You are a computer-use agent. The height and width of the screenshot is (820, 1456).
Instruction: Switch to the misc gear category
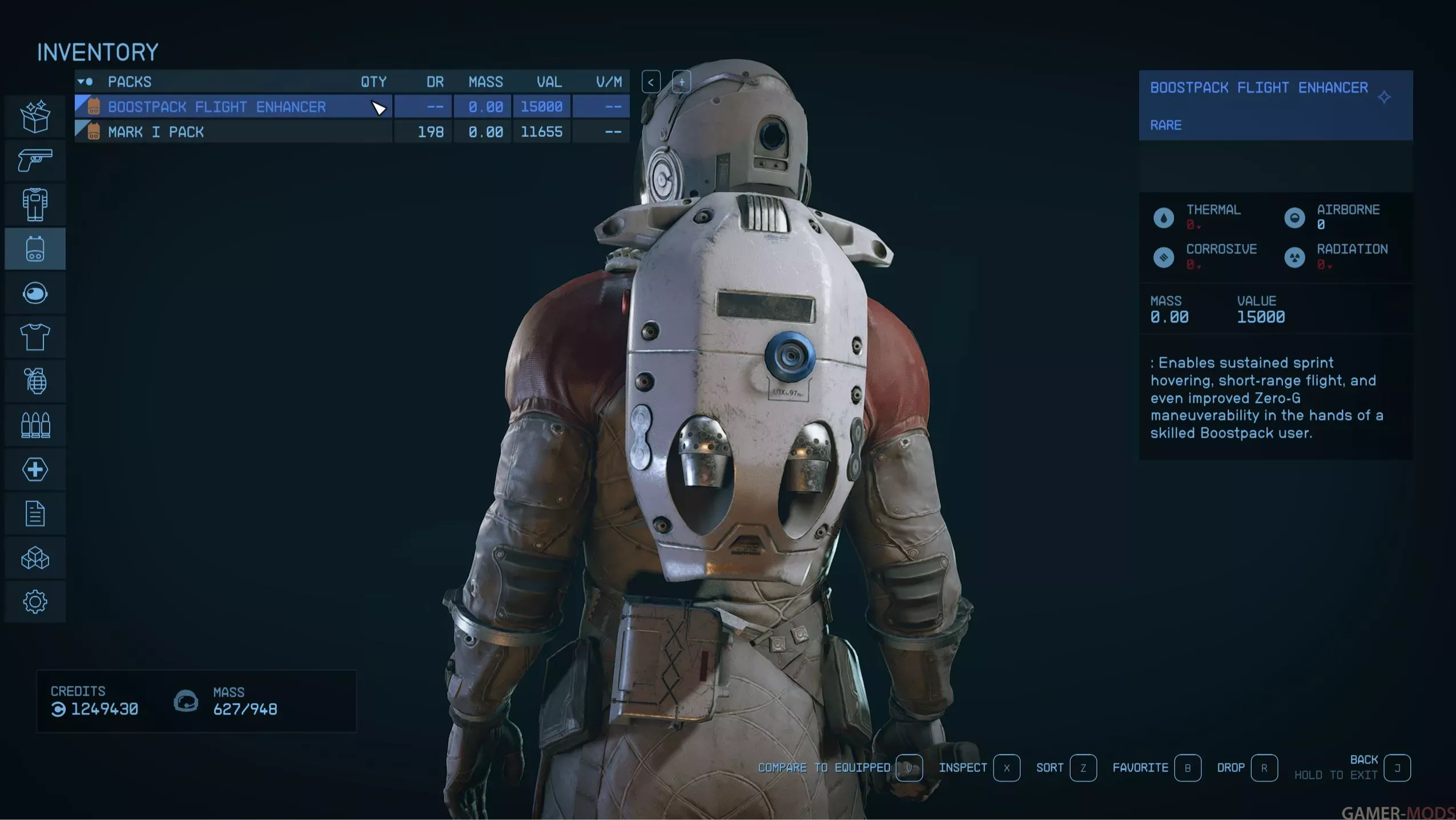[35, 602]
